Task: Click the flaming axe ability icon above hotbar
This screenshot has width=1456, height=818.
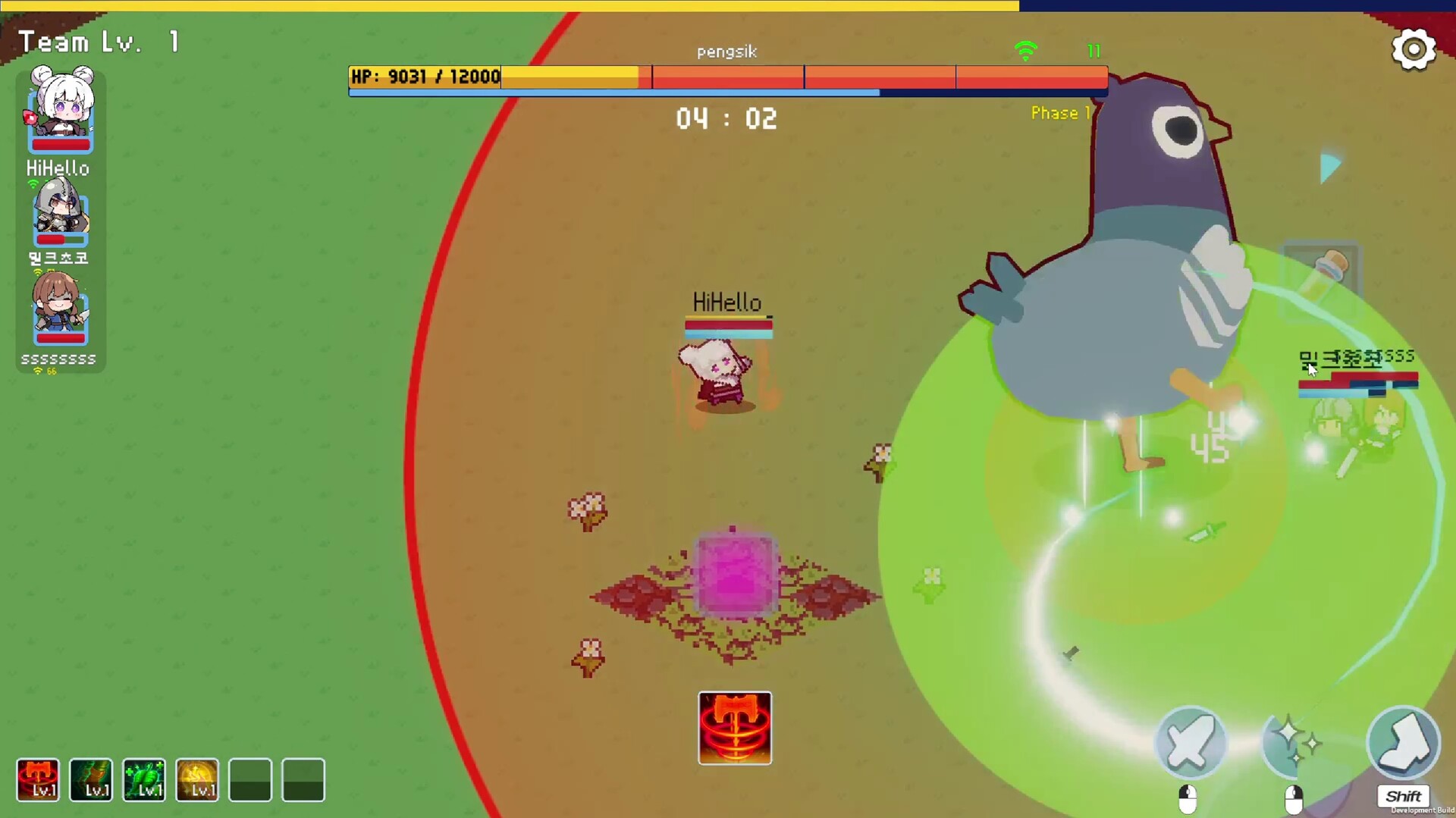Action: pyautogui.click(x=734, y=728)
